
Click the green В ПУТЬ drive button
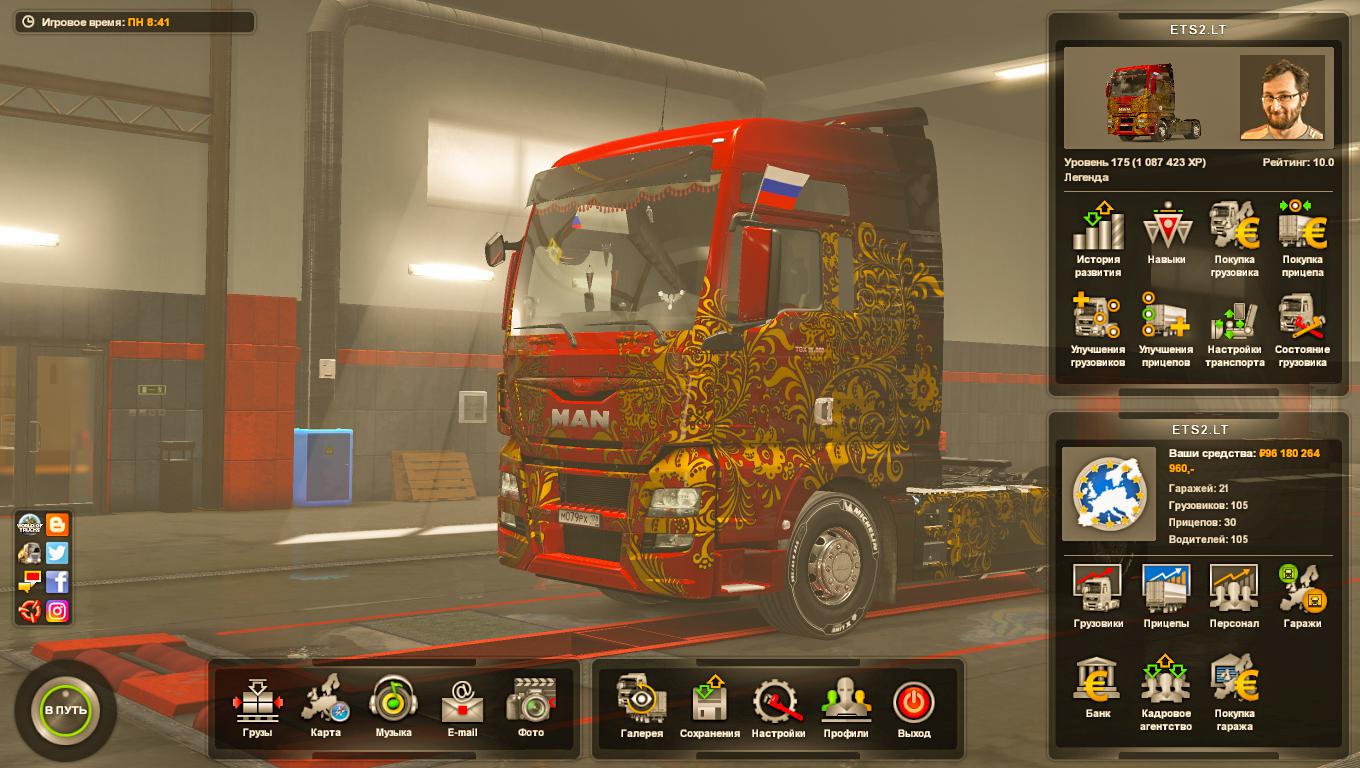click(x=66, y=709)
